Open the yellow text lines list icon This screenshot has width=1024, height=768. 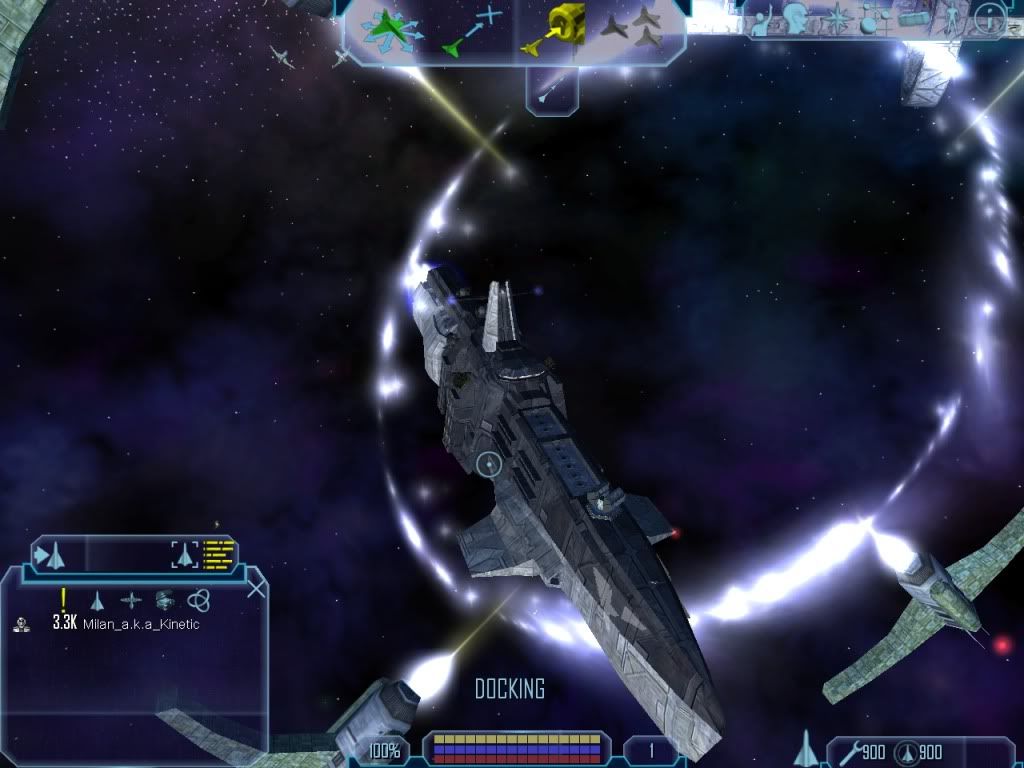coord(218,553)
